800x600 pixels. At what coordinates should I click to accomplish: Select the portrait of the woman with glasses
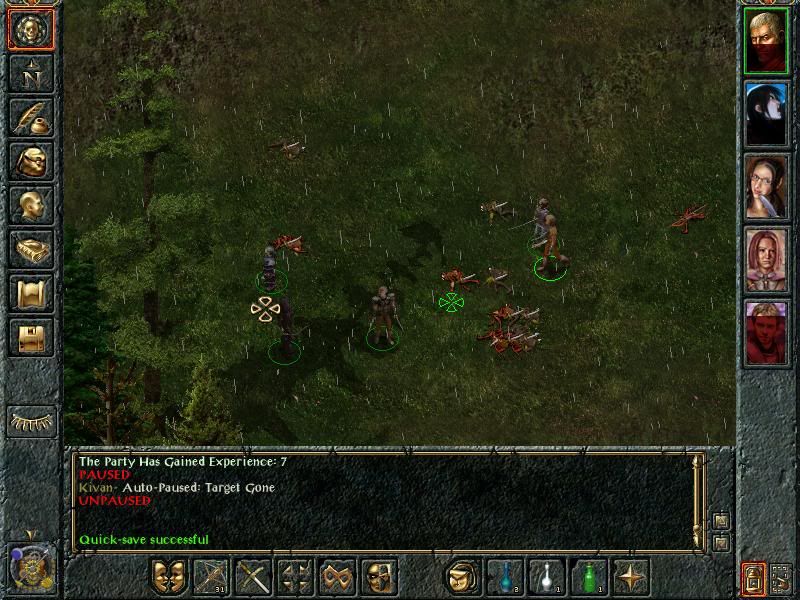(766, 186)
